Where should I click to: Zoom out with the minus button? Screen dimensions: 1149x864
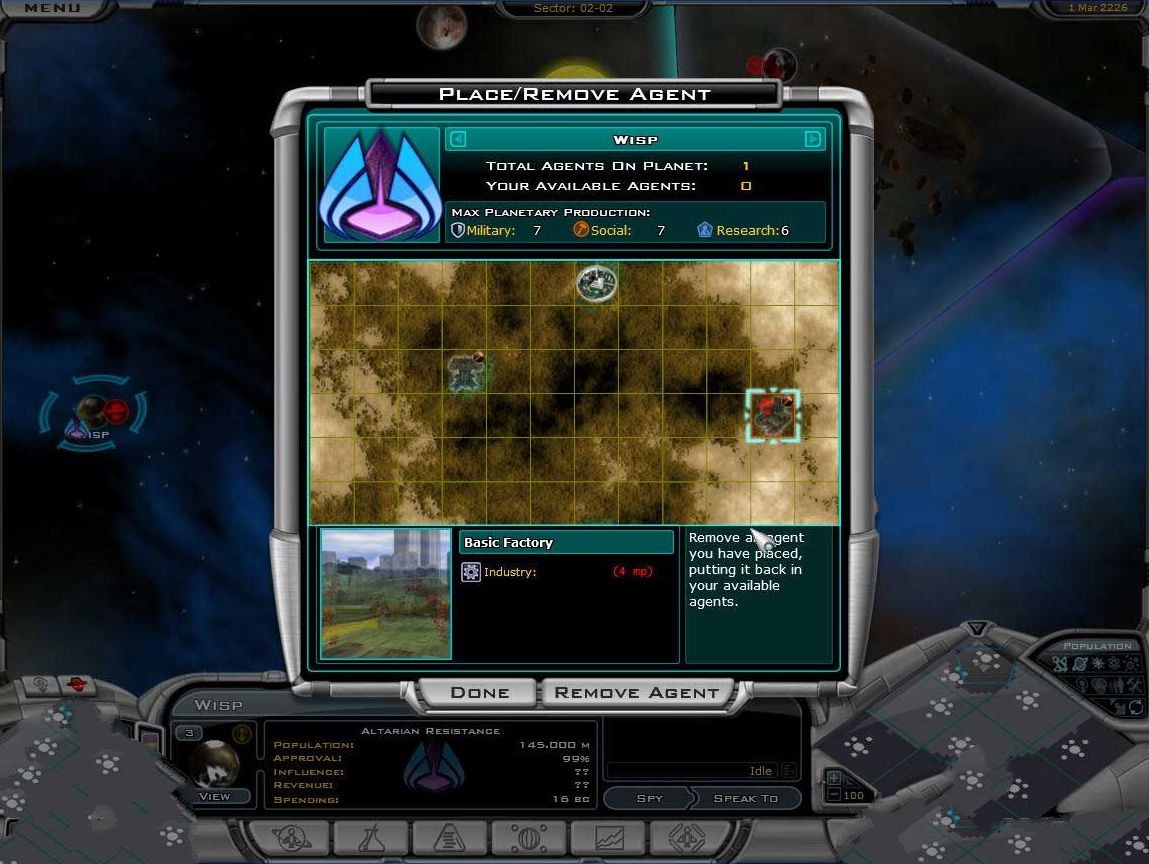[x=834, y=795]
